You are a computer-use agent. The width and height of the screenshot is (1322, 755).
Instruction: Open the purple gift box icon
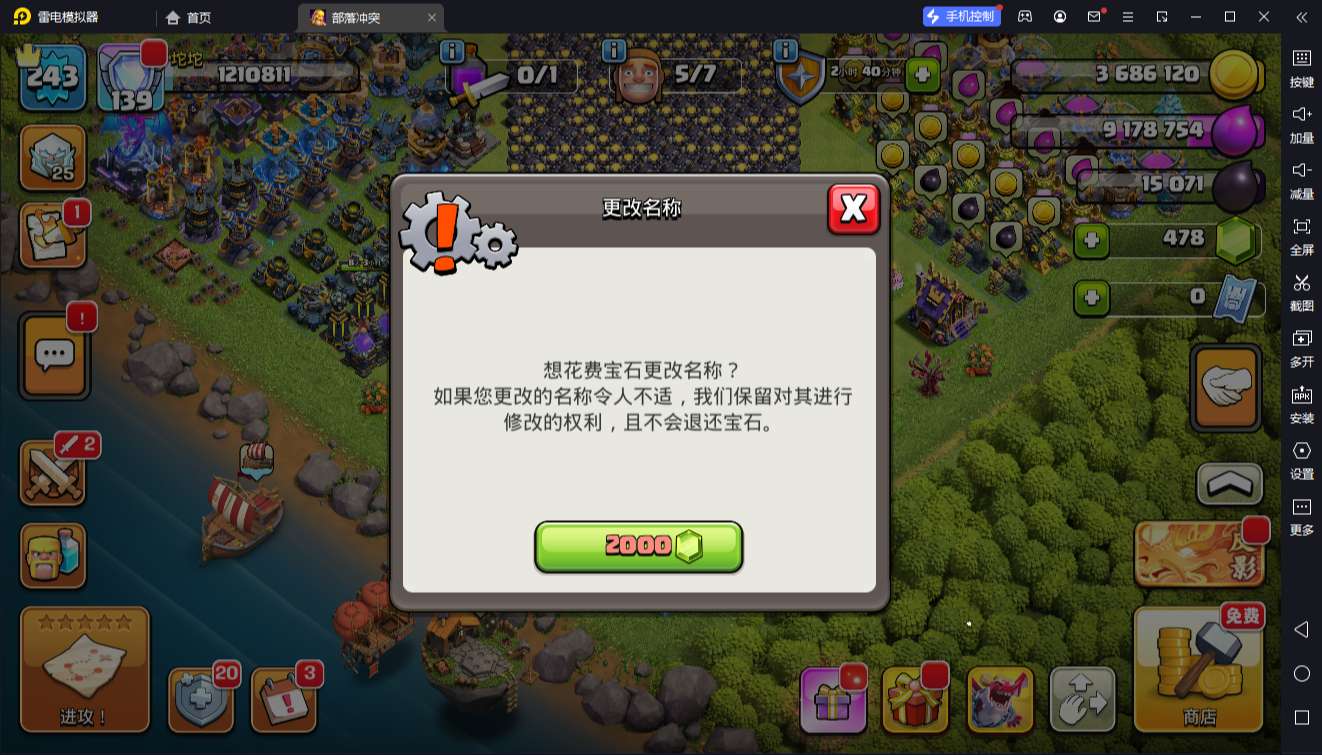(x=833, y=699)
